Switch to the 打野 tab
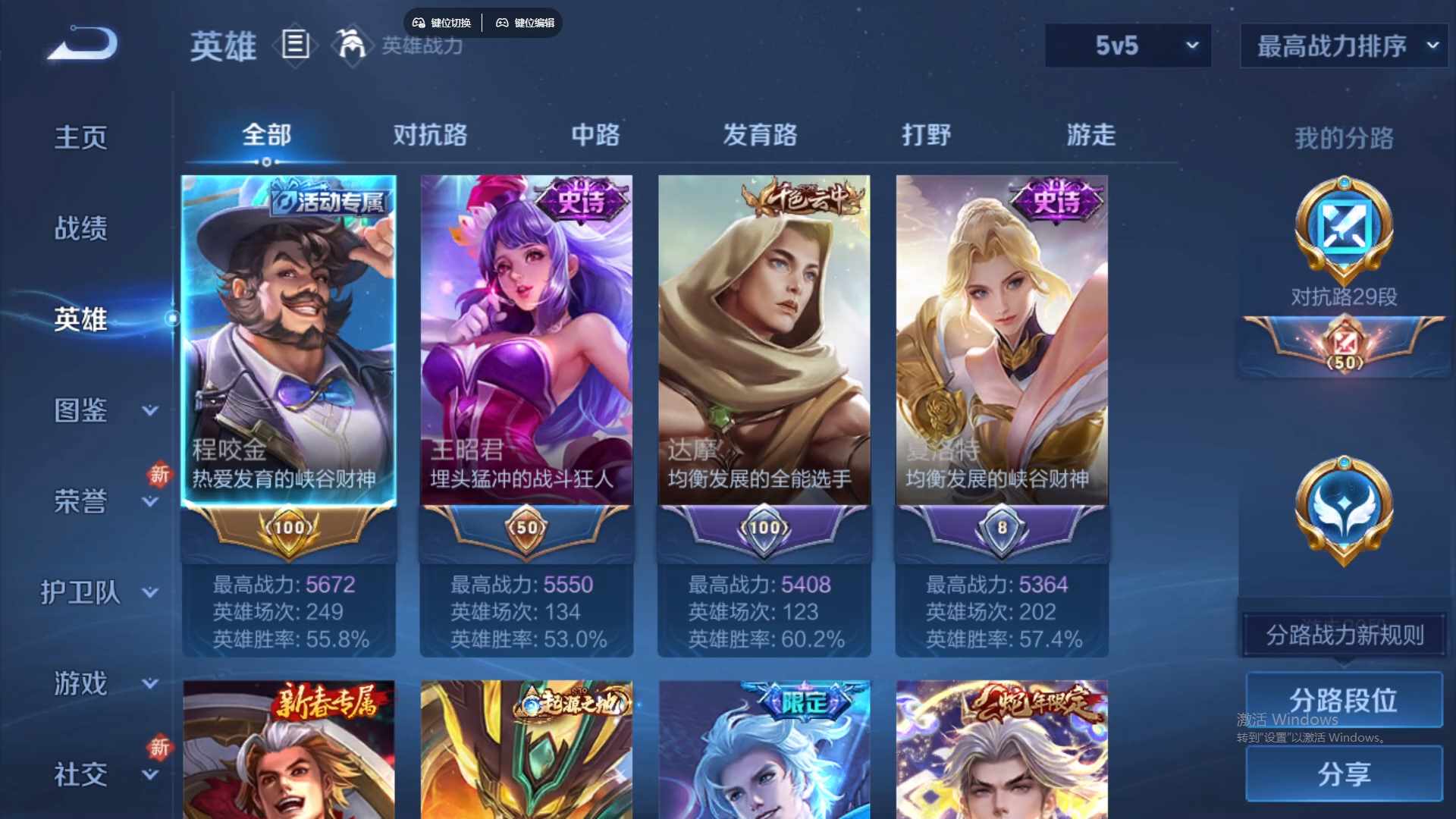The height and width of the screenshot is (819, 1456). click(x=927, y=136)
